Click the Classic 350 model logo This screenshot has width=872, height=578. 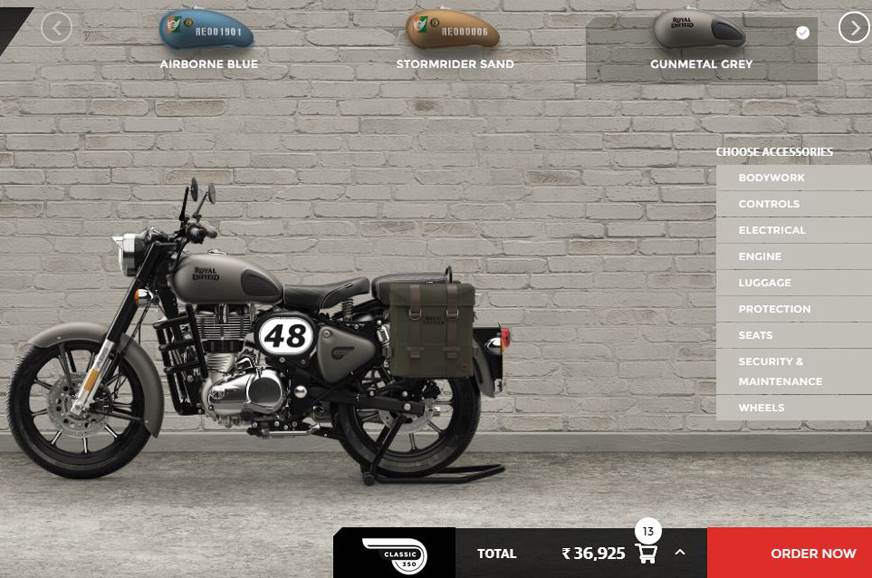pos(394,554)
